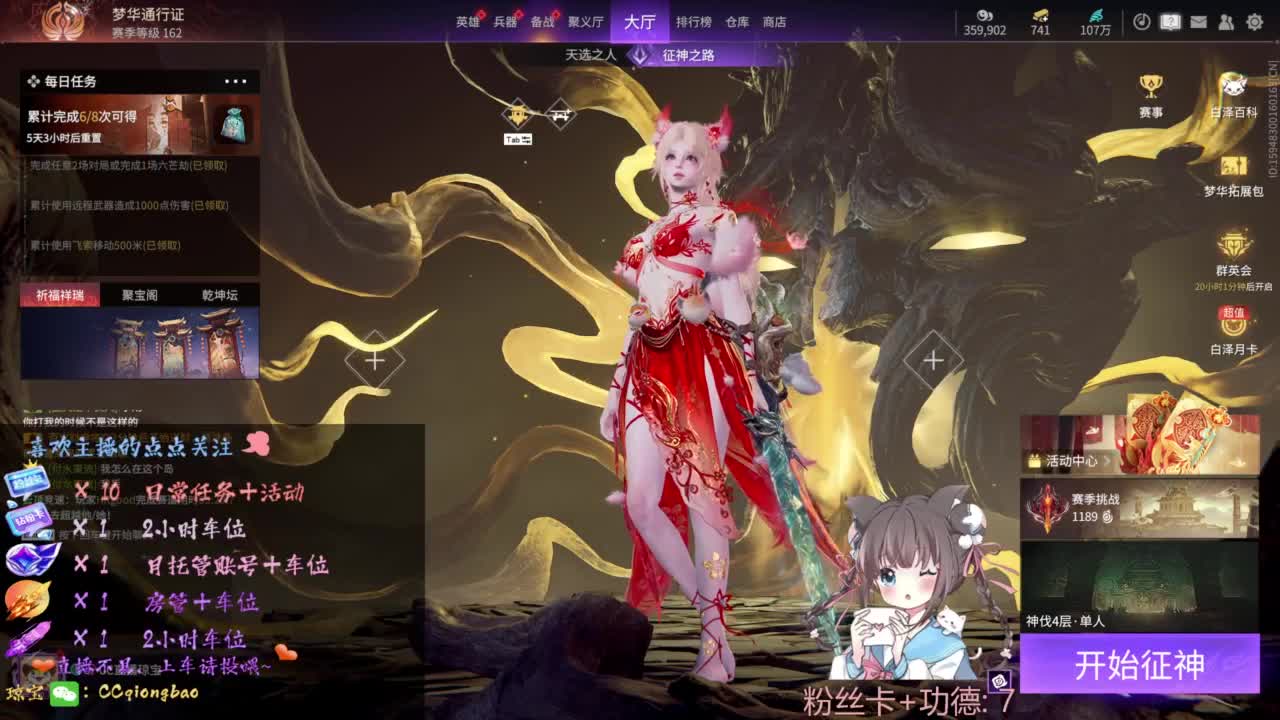Viewport: 1280px width, 720px height.
Task: Click the 6/8 daily task reward bag
Action: point(235,122)
